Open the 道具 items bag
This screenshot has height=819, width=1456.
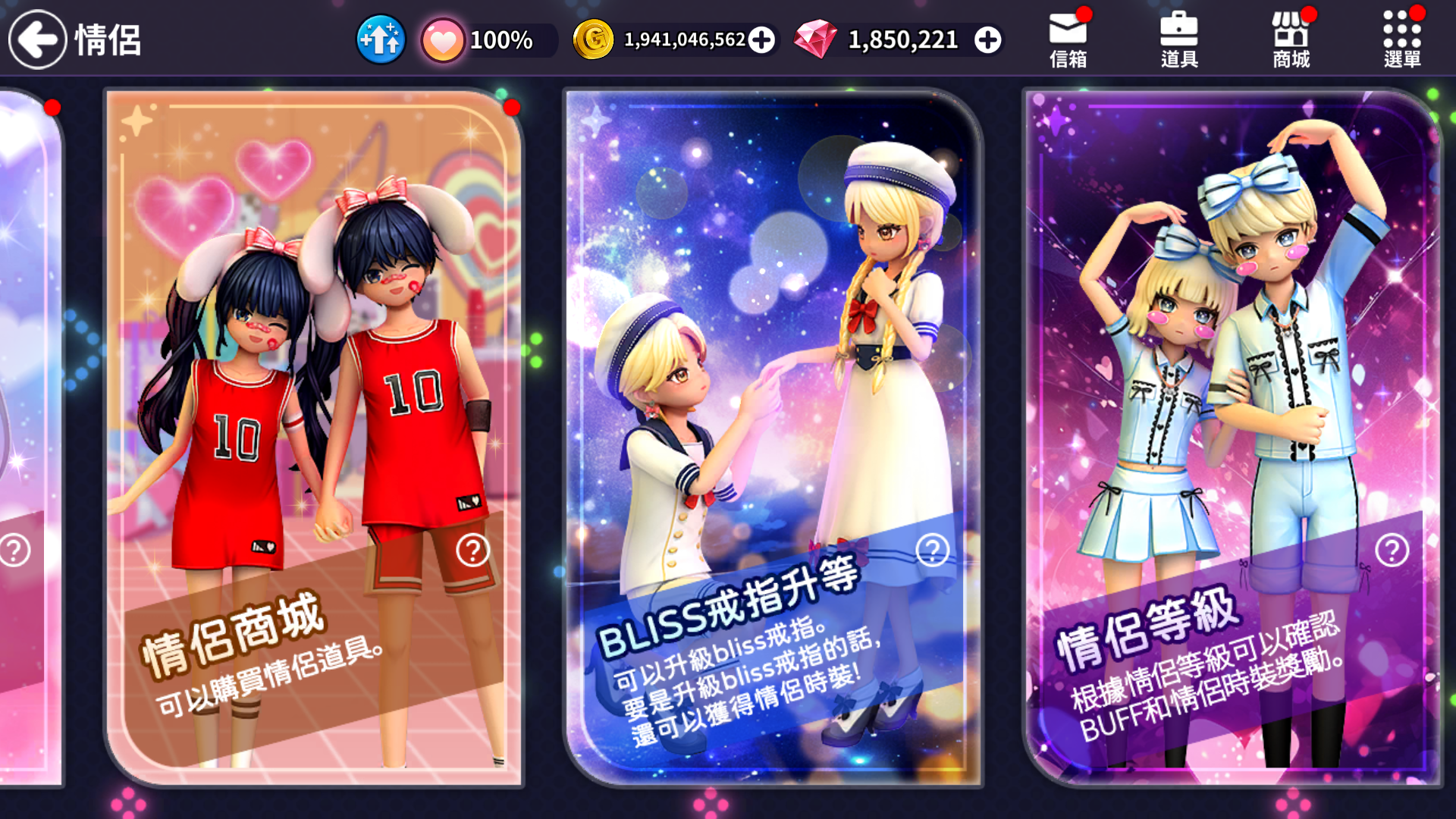tap(1179, 39)
